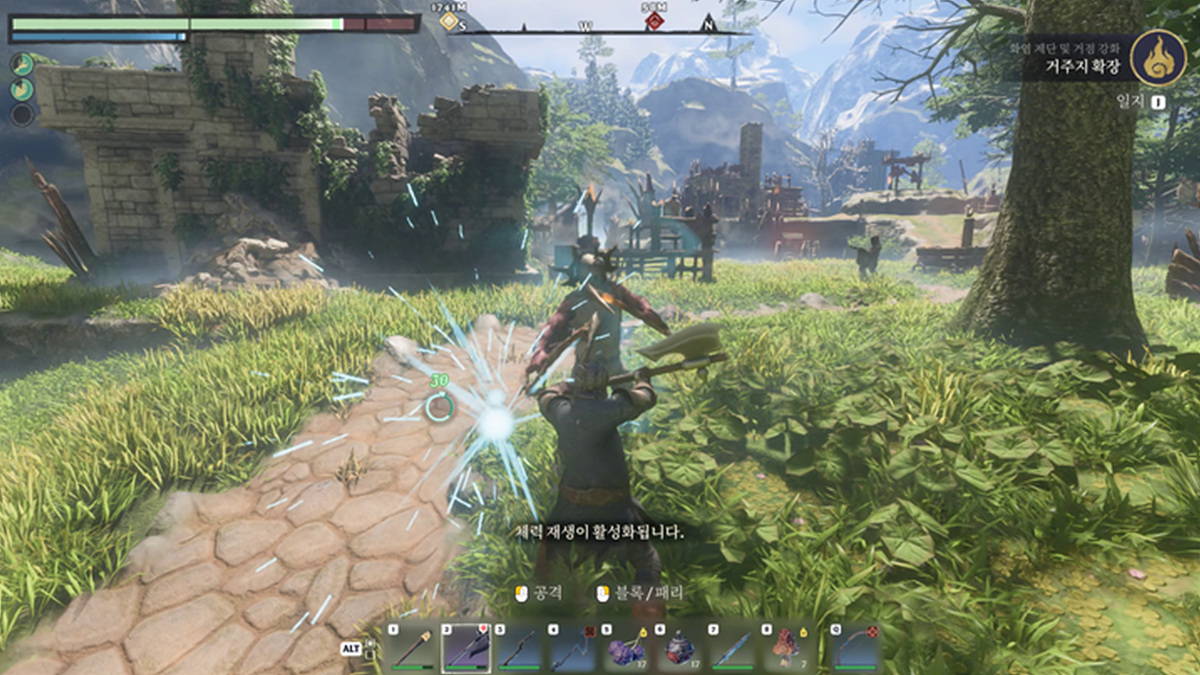
Task: Select the round flask in hotbar slot 6
Action: coord(682,649)
